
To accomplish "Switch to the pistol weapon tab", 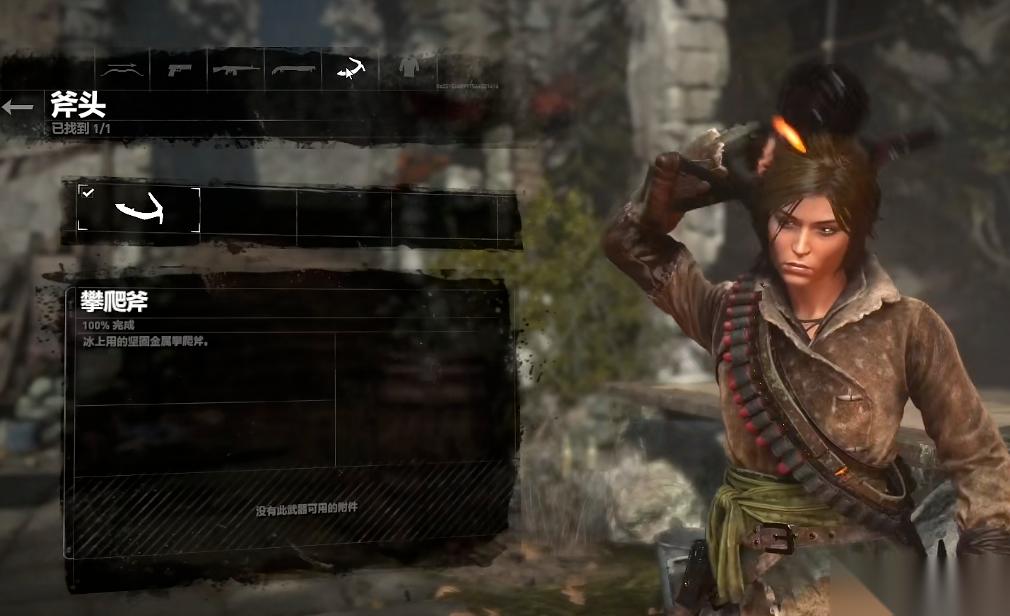I will click(x=179, y=68).
